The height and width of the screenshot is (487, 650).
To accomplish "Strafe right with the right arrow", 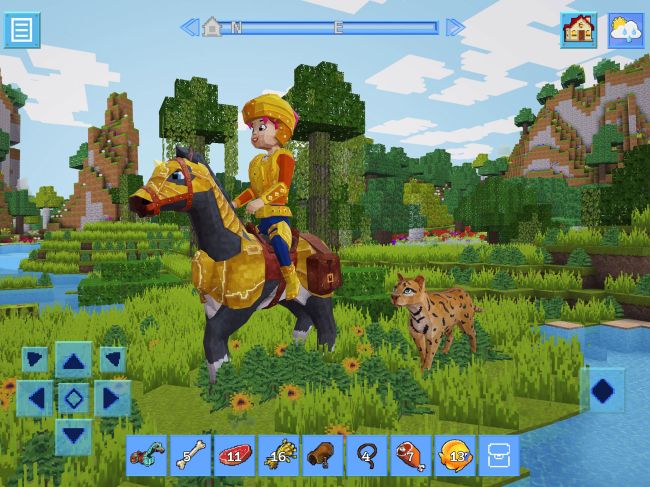I will coord(112,398).
